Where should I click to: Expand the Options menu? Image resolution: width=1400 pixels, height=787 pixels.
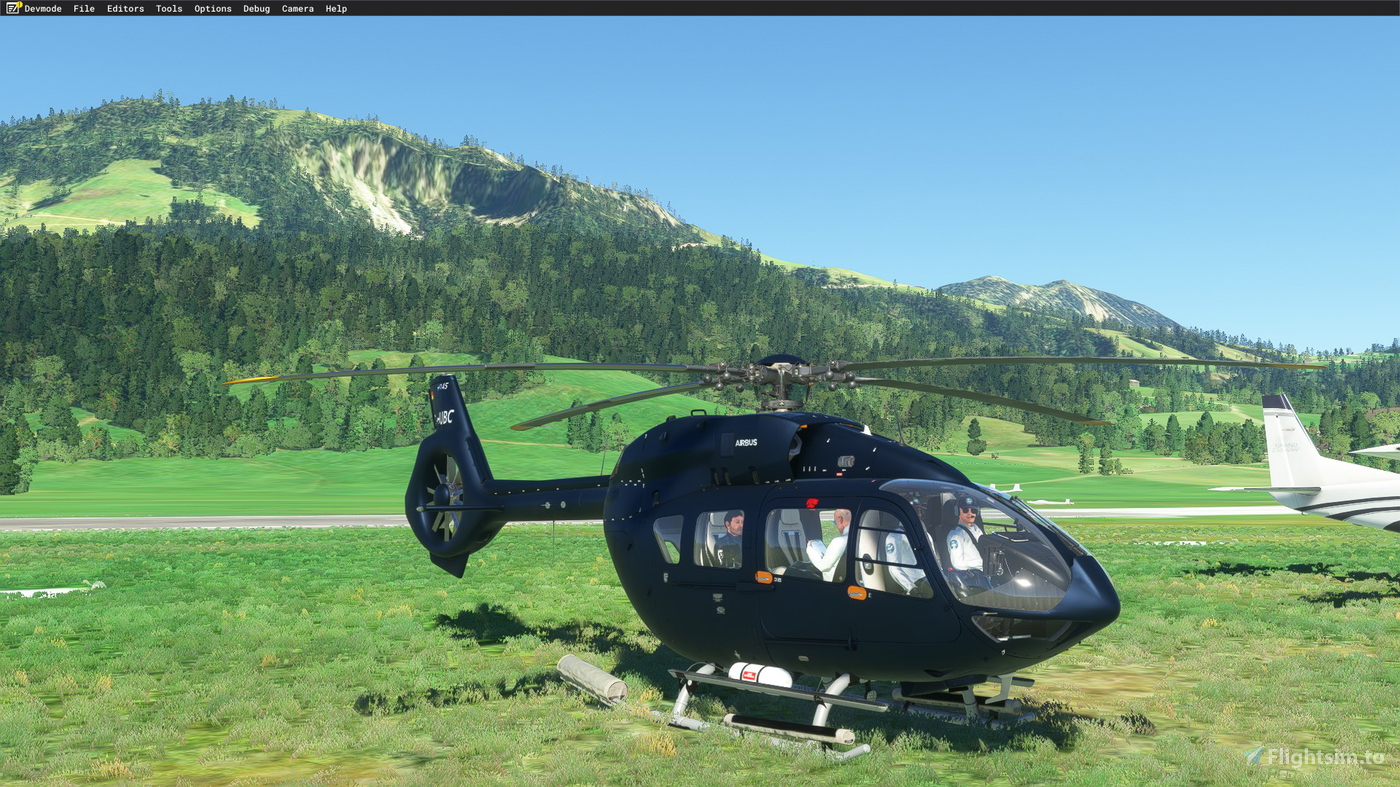pos(212,8)
